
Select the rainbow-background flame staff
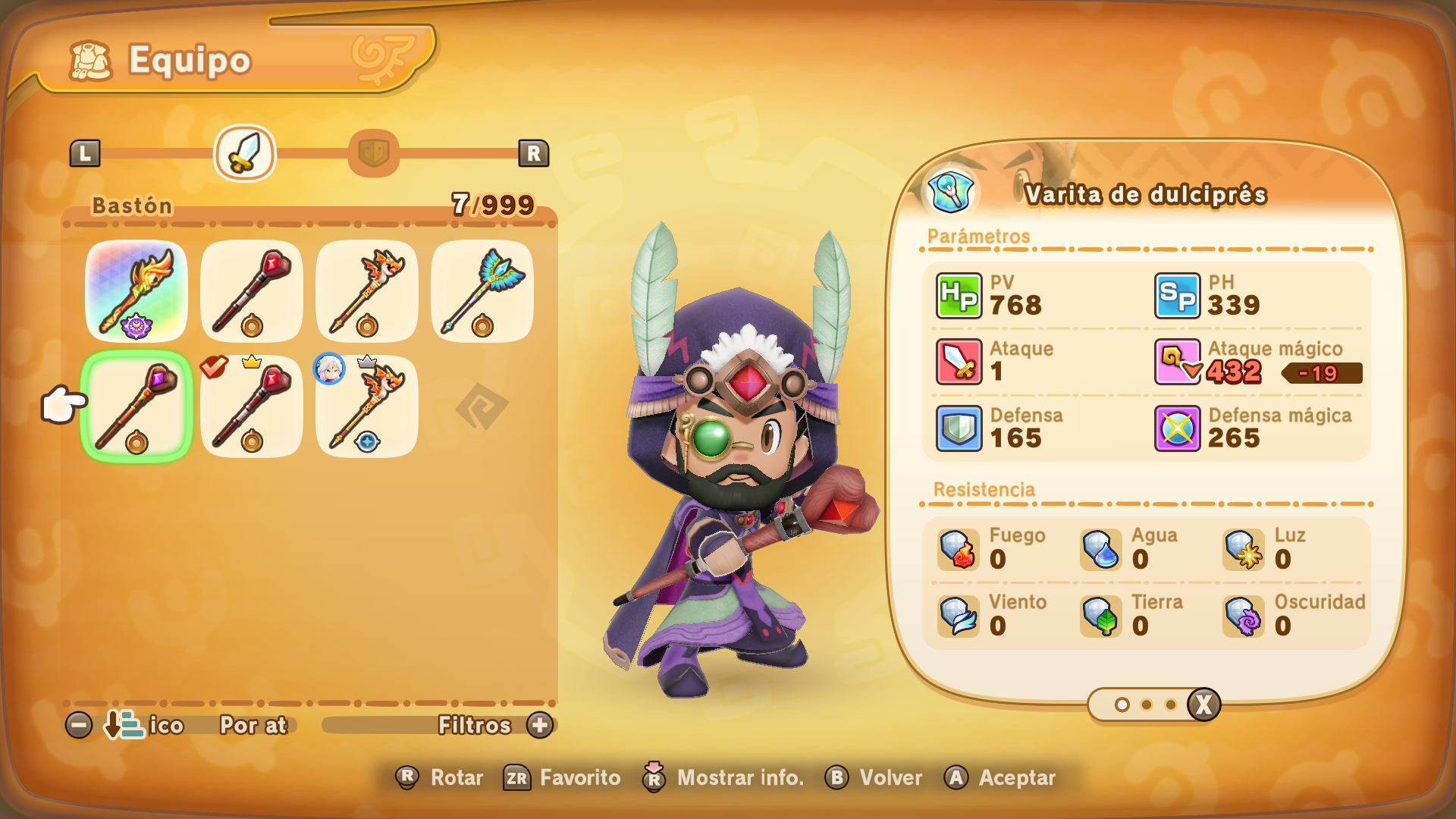click(136, 291)
